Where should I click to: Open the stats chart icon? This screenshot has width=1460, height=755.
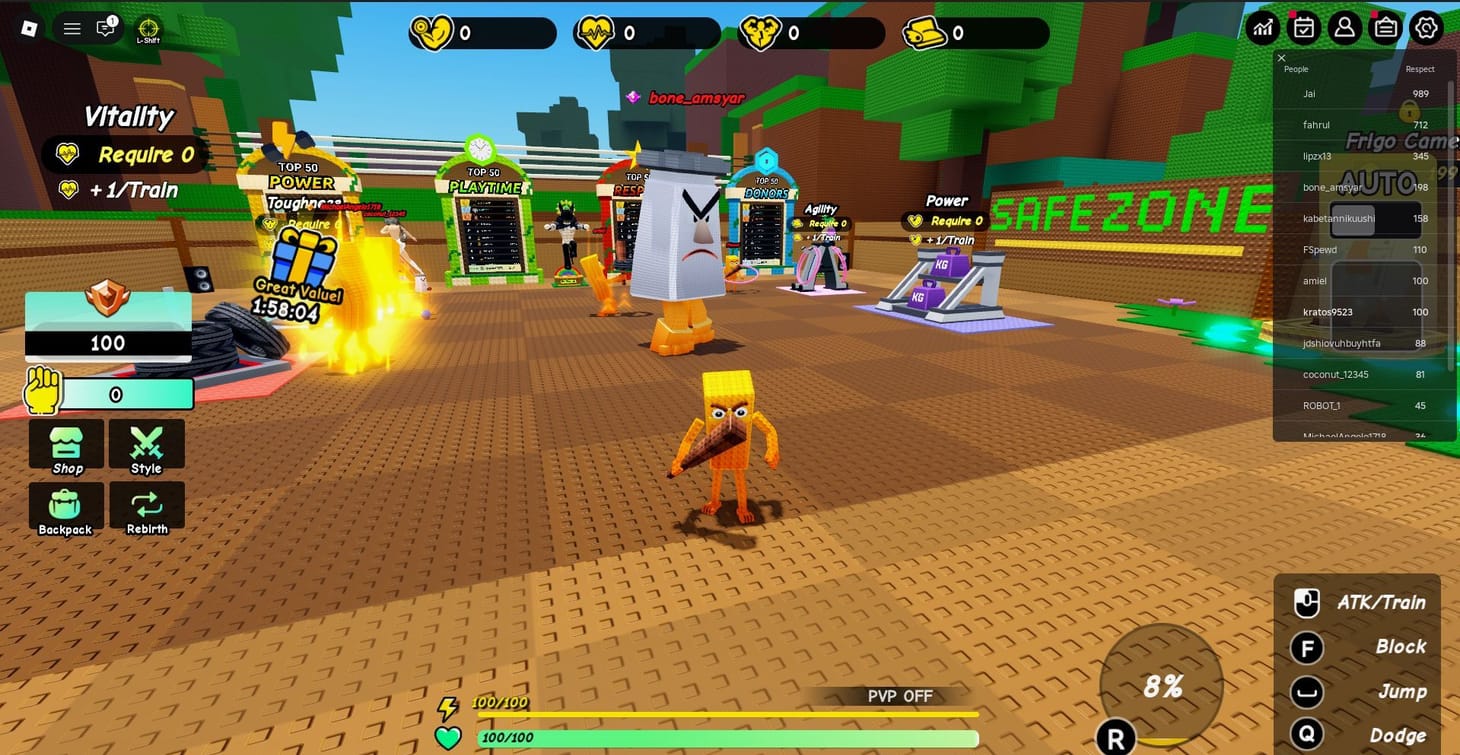(1262, 28)
